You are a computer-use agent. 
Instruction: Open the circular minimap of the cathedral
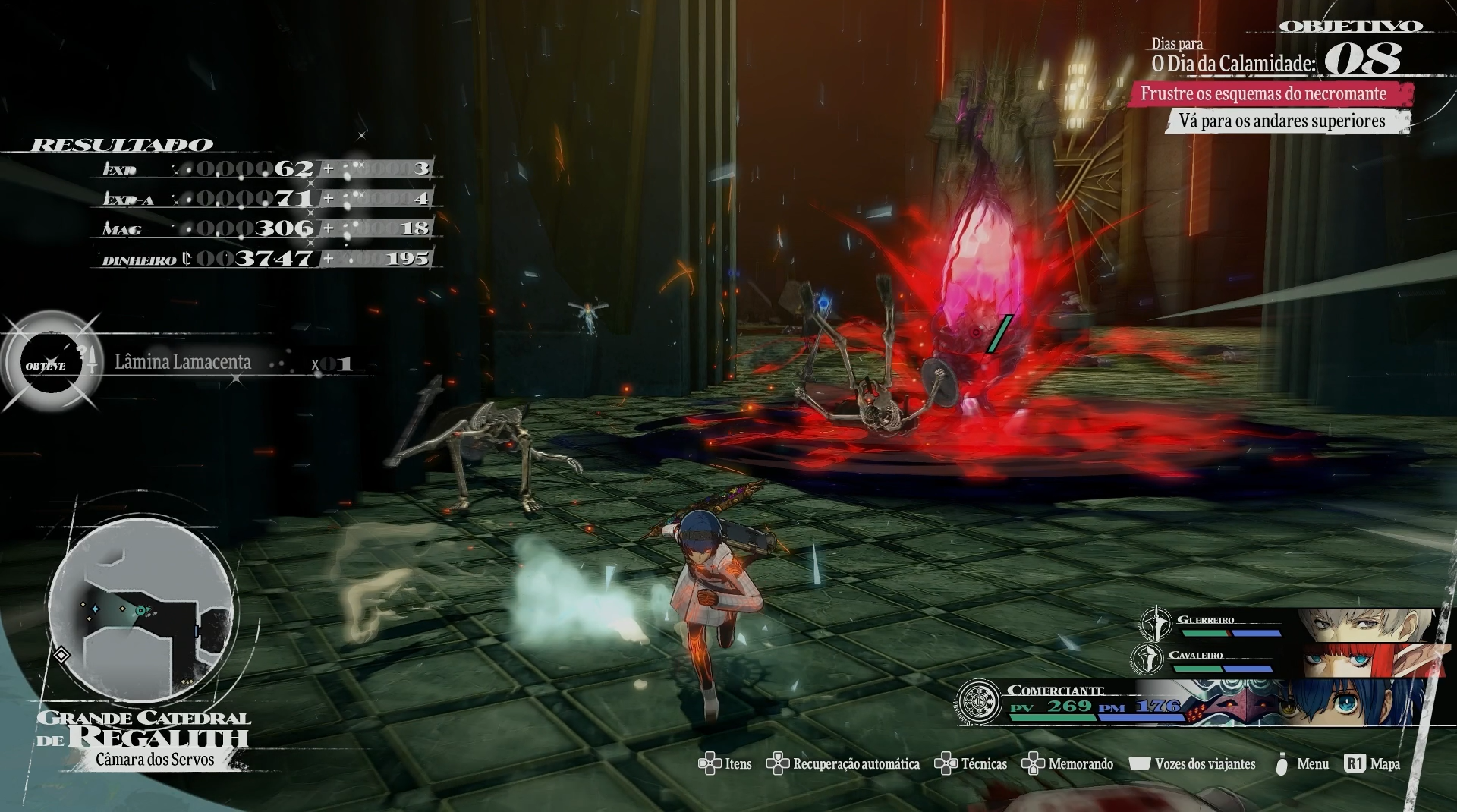pos(141,612)
